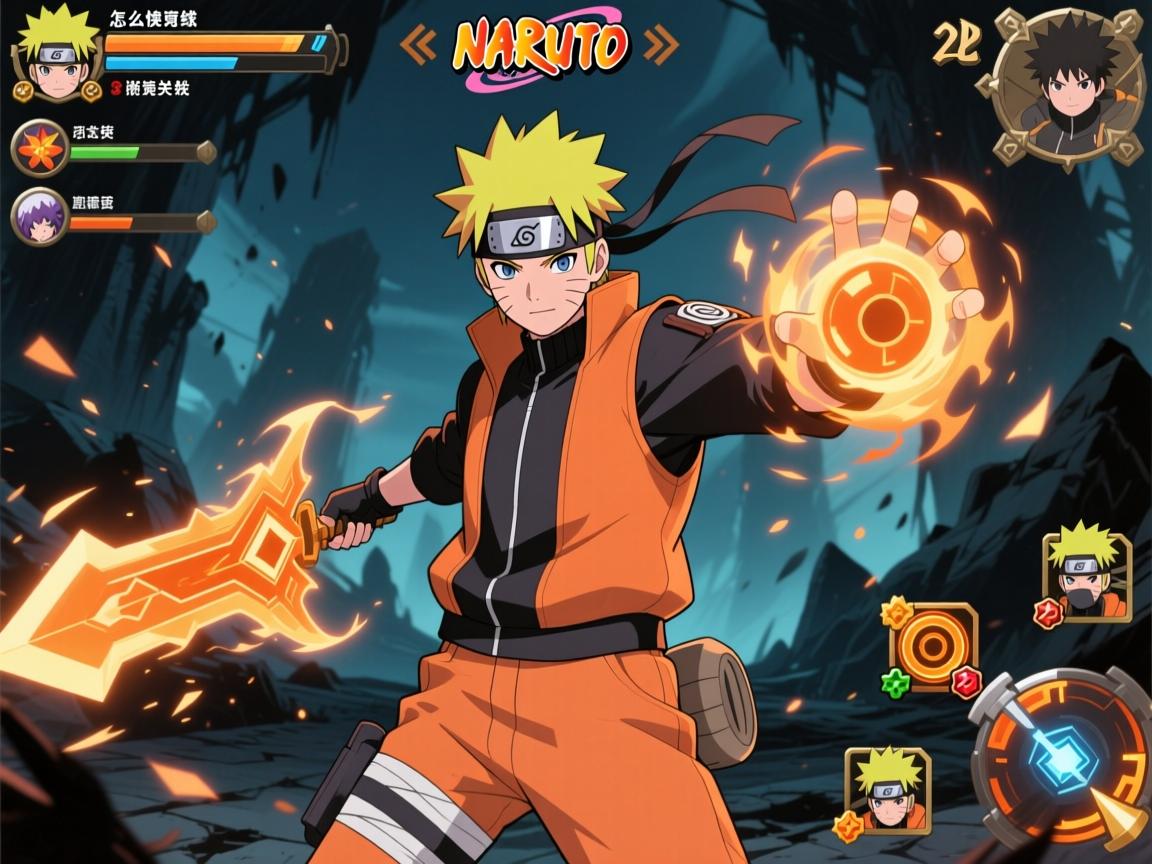
Task: Activate the orange concentric-ring skill
Action: 933,648
